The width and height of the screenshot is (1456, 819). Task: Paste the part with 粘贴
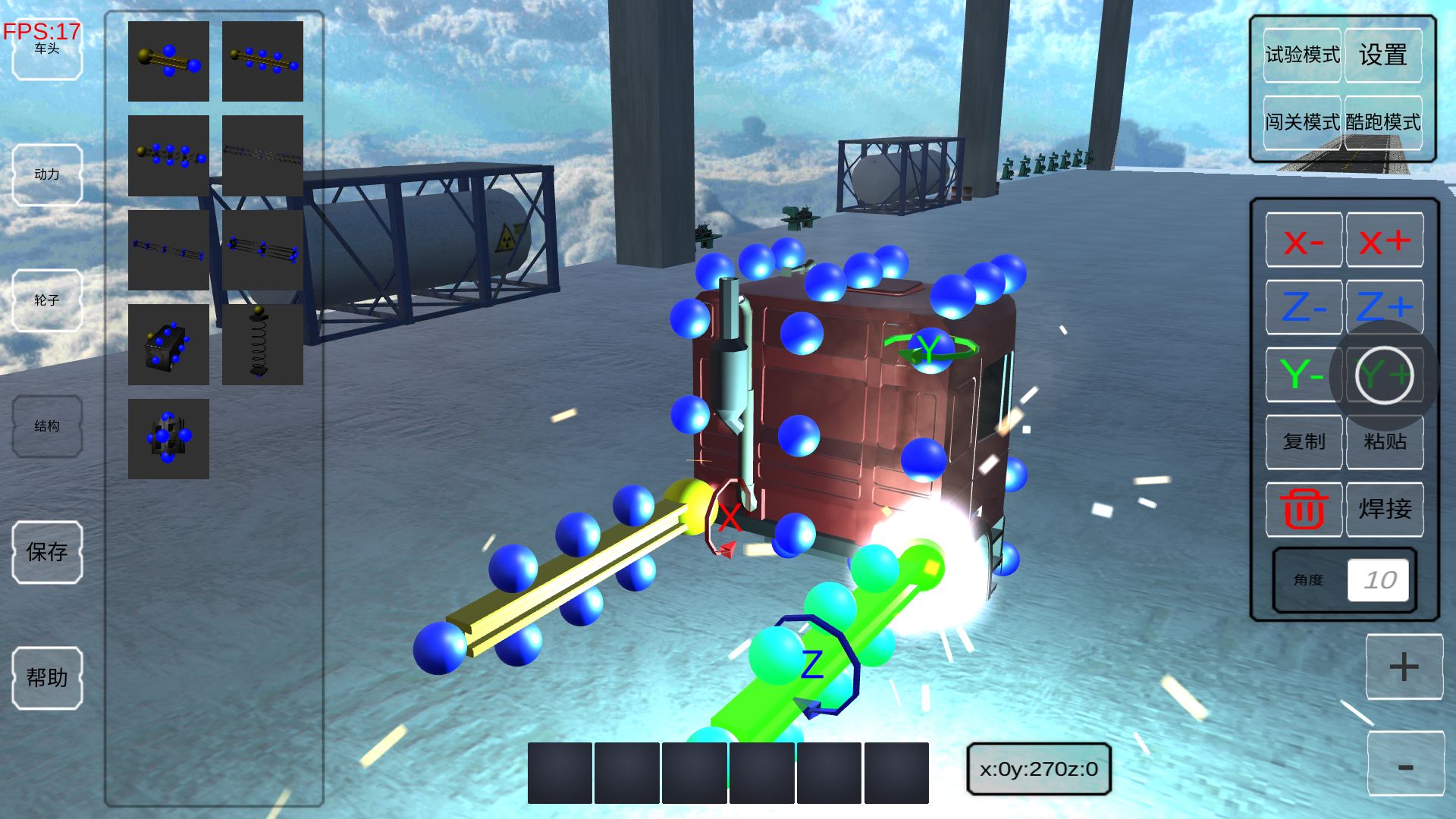(x=1384, y=441)
